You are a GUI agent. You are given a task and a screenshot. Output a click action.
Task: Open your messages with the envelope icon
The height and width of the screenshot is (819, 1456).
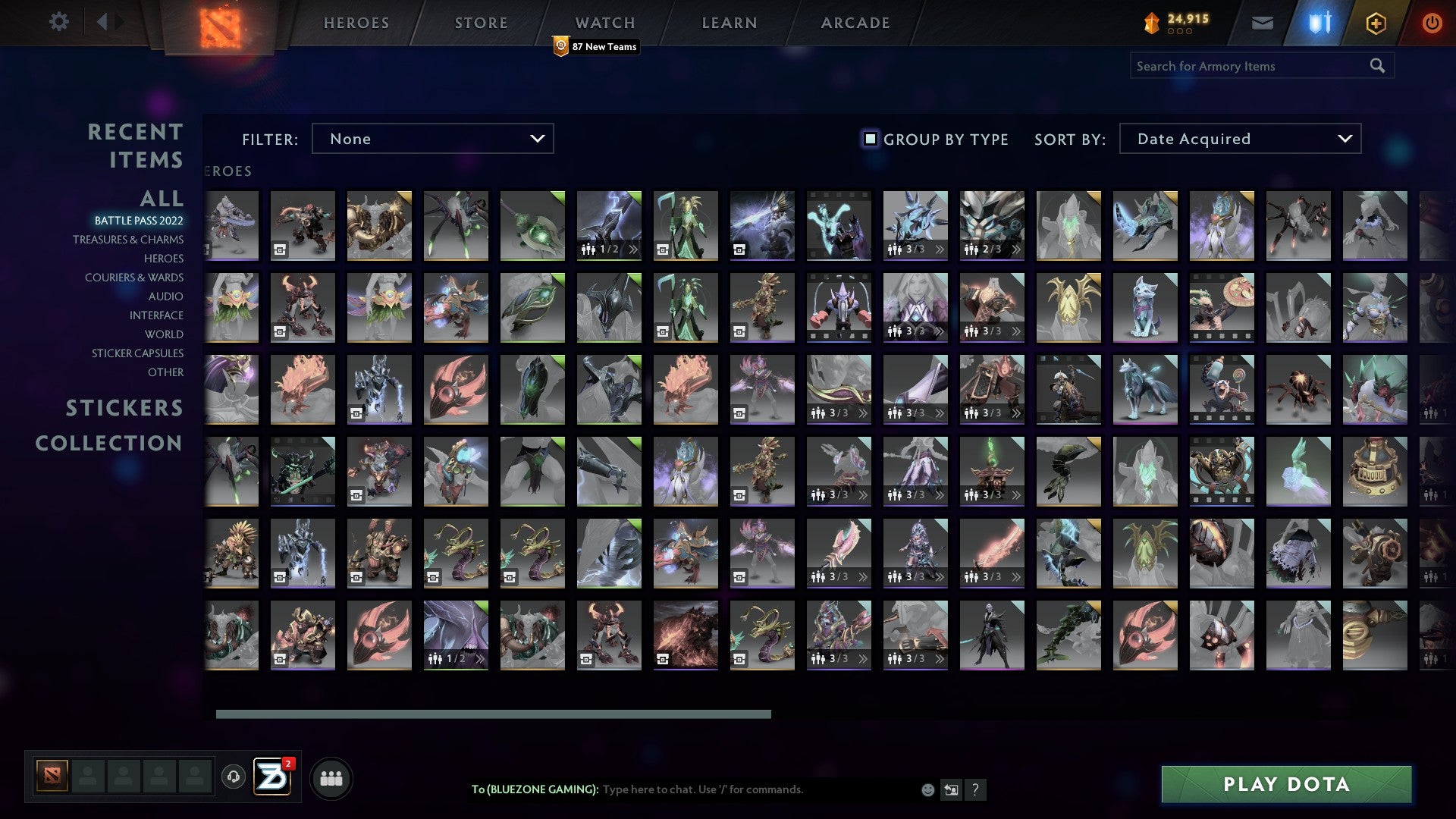1262,22
